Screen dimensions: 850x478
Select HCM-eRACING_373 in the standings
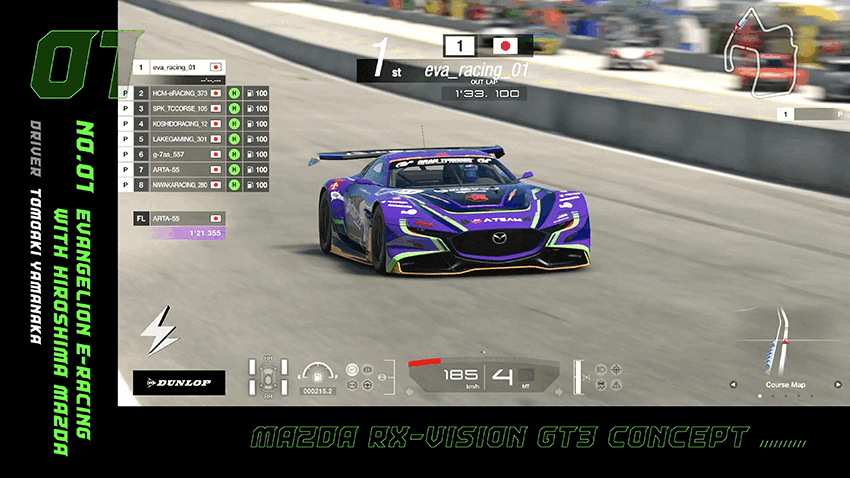178,93
